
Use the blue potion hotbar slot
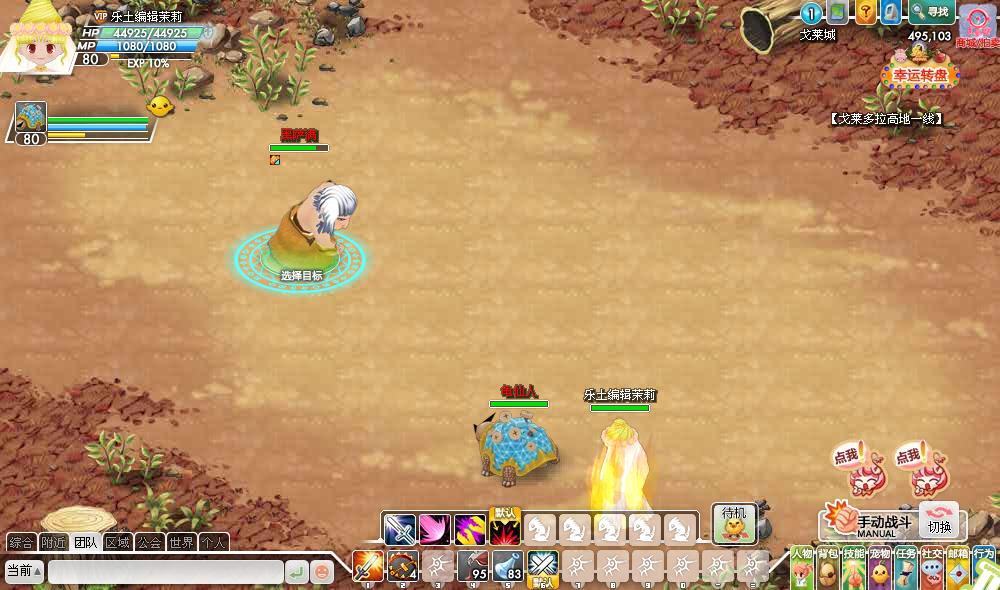(508, 566)
